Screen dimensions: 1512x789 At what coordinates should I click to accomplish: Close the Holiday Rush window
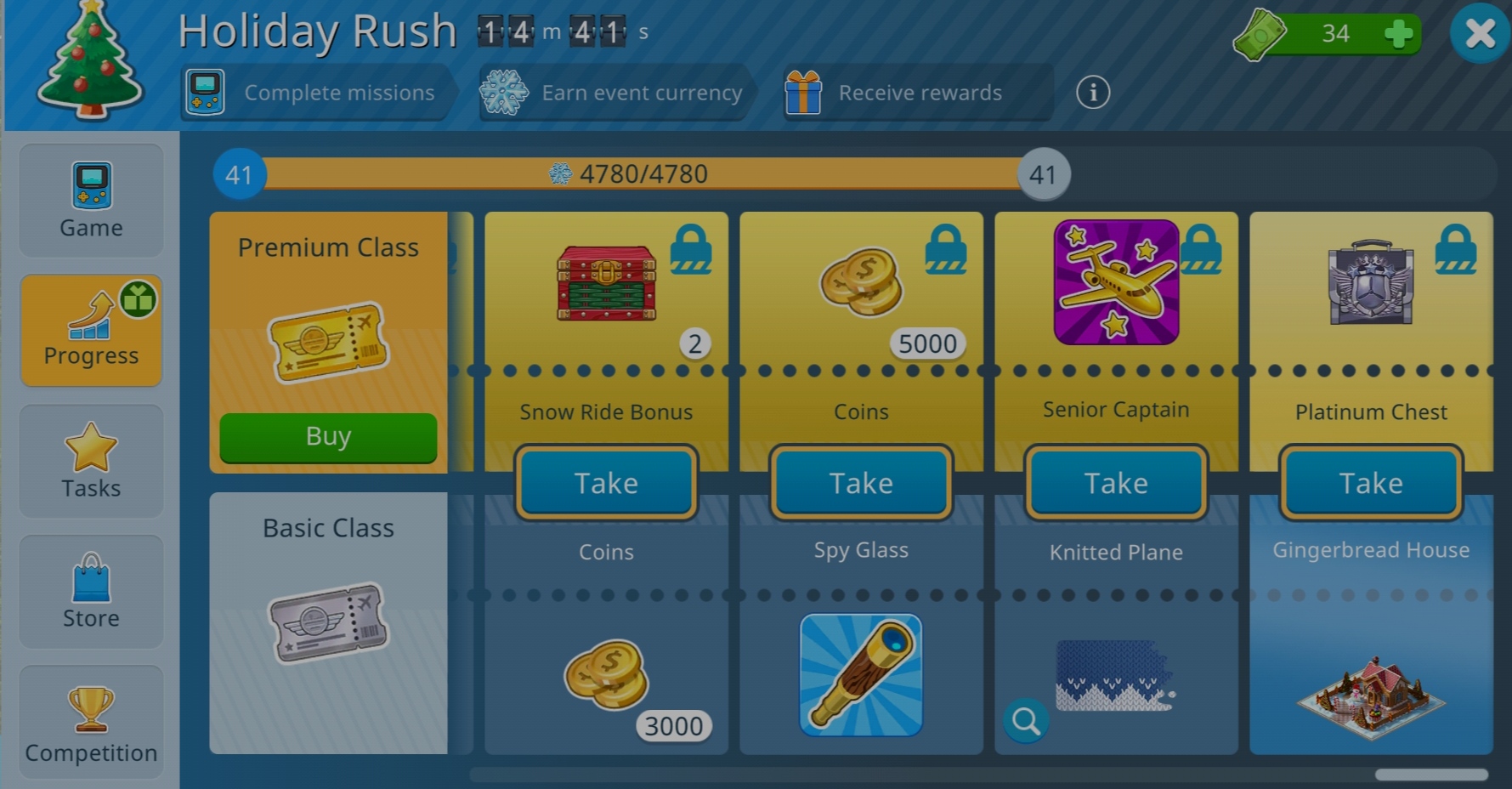1480,33
